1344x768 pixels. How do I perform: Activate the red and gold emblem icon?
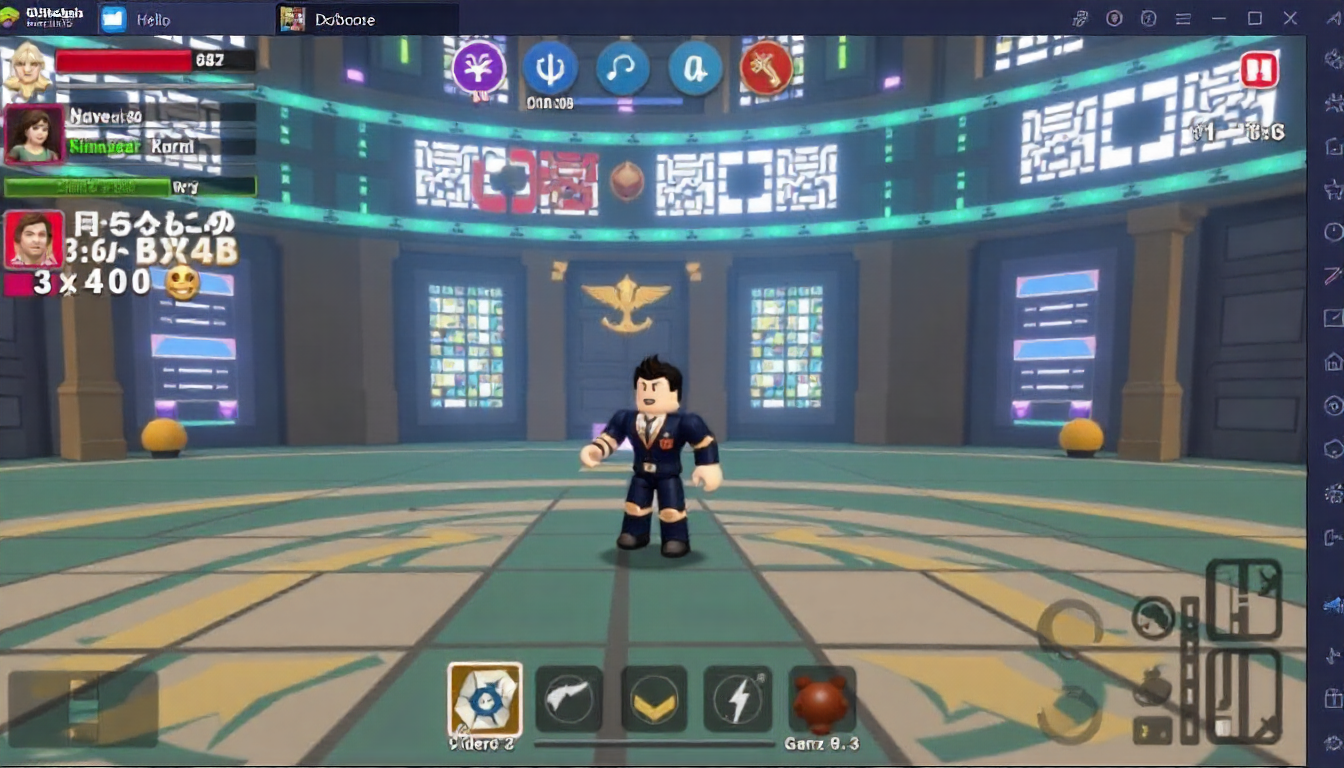tap(766, 68)
